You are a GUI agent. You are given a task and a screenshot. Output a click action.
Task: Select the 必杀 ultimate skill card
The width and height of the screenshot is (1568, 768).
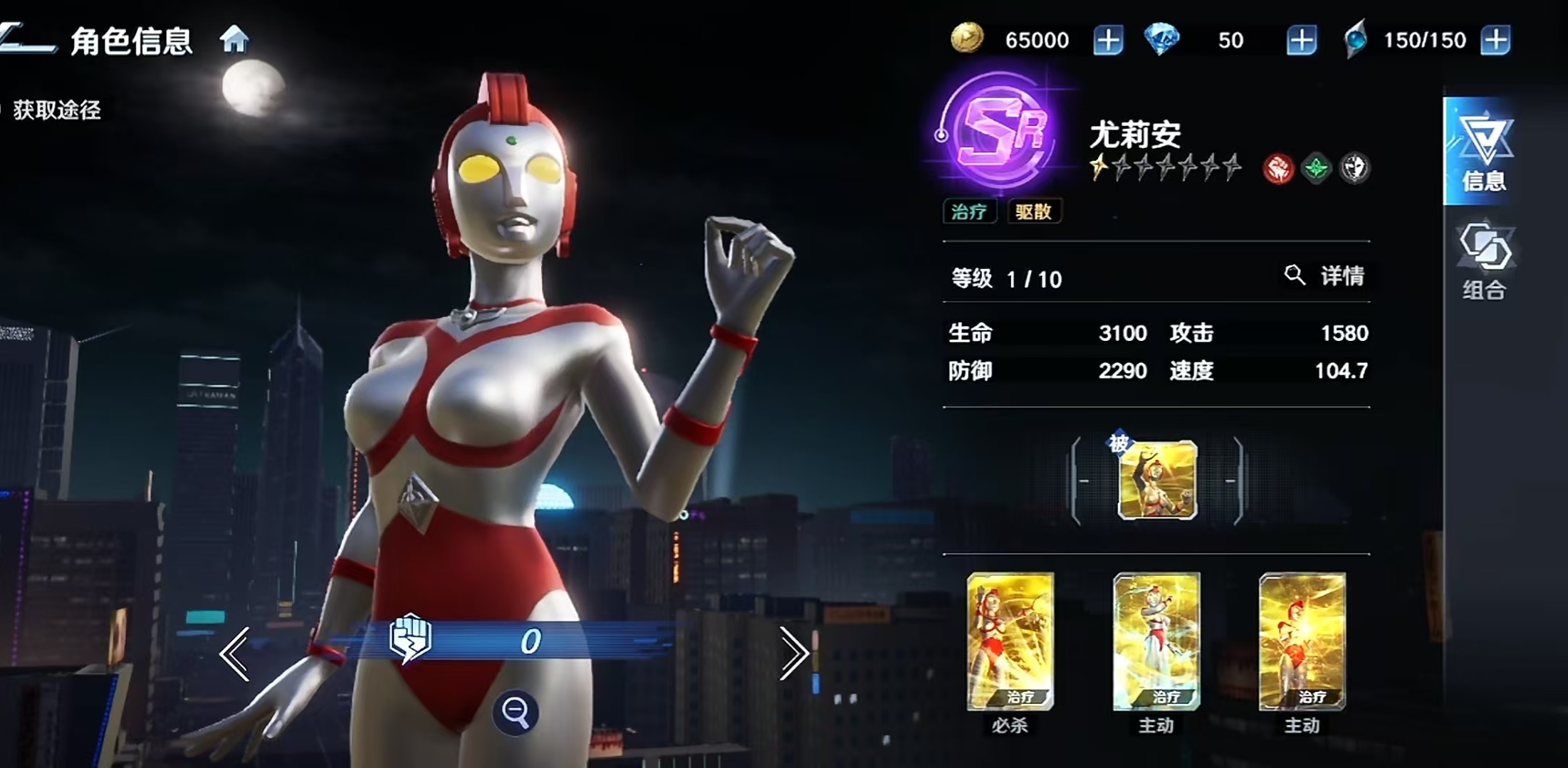tap(1010, 641)
